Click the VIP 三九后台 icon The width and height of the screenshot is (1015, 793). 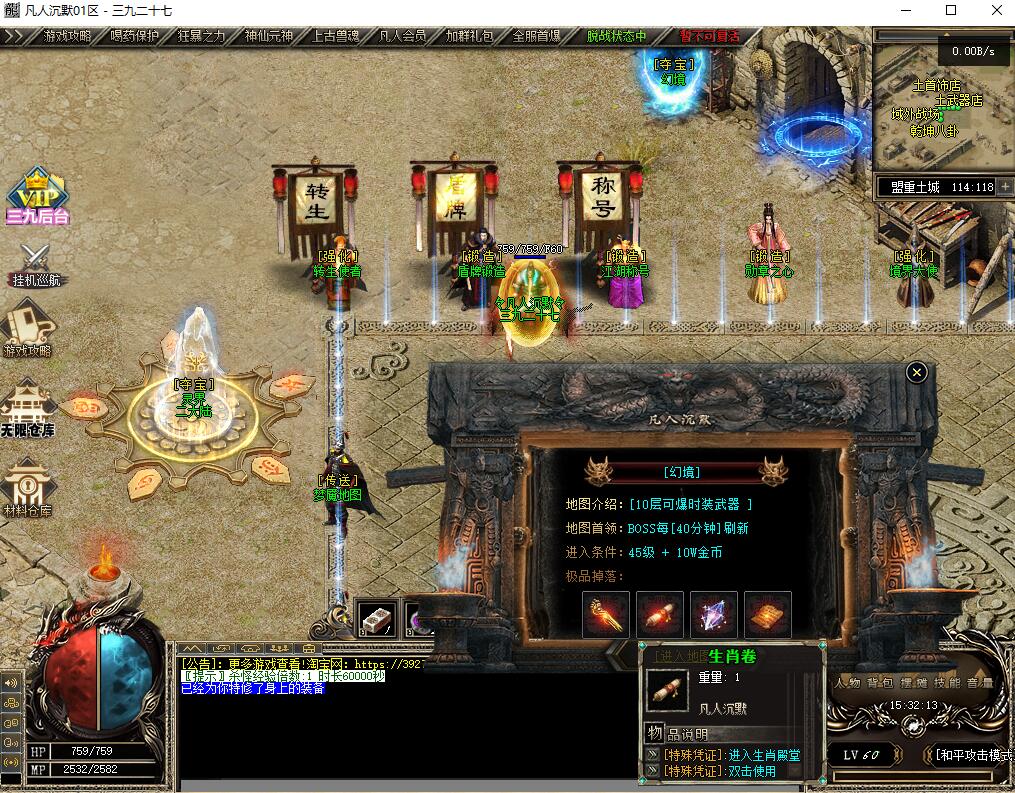point(37,195)
